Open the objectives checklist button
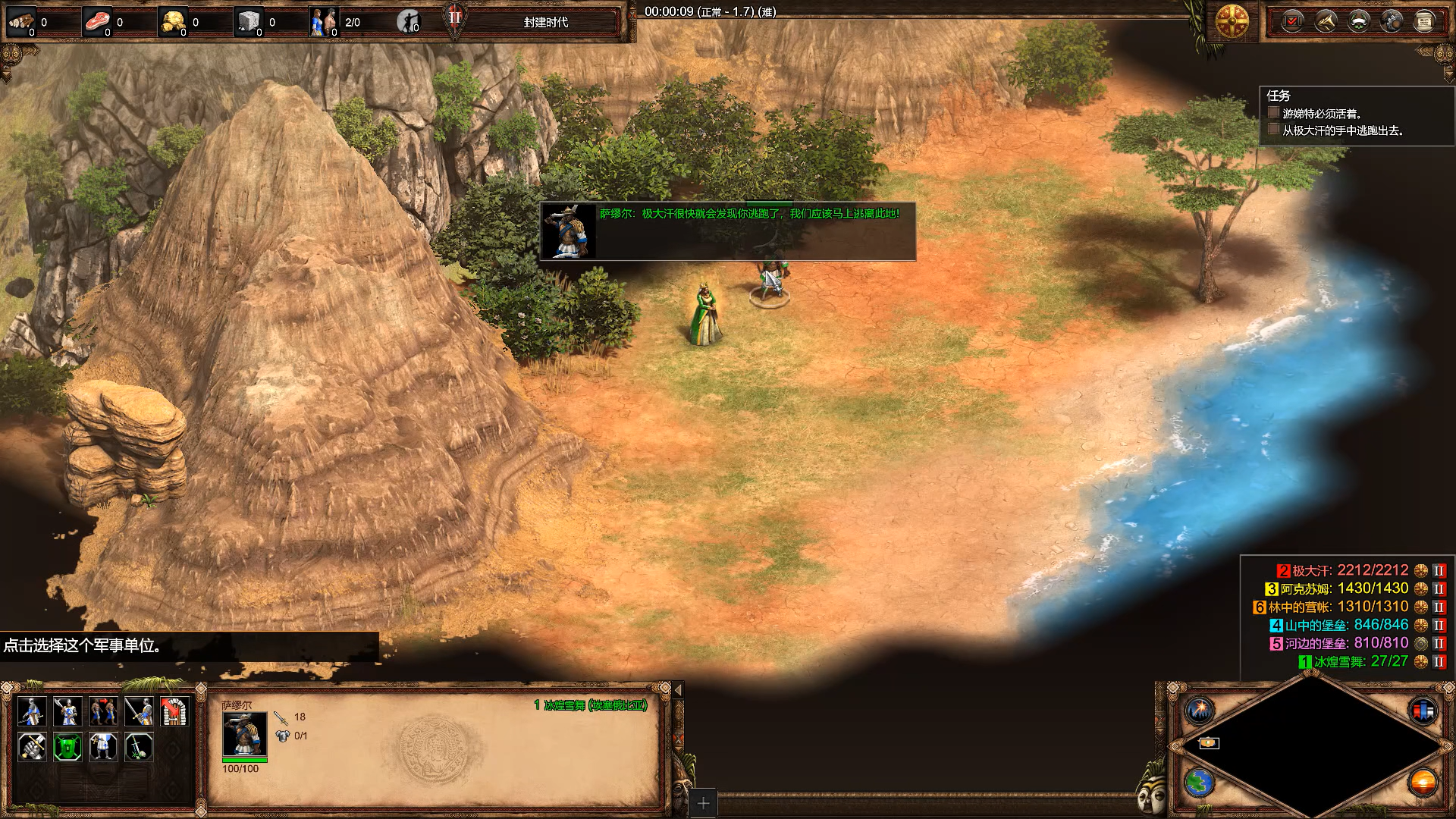 1292,21
